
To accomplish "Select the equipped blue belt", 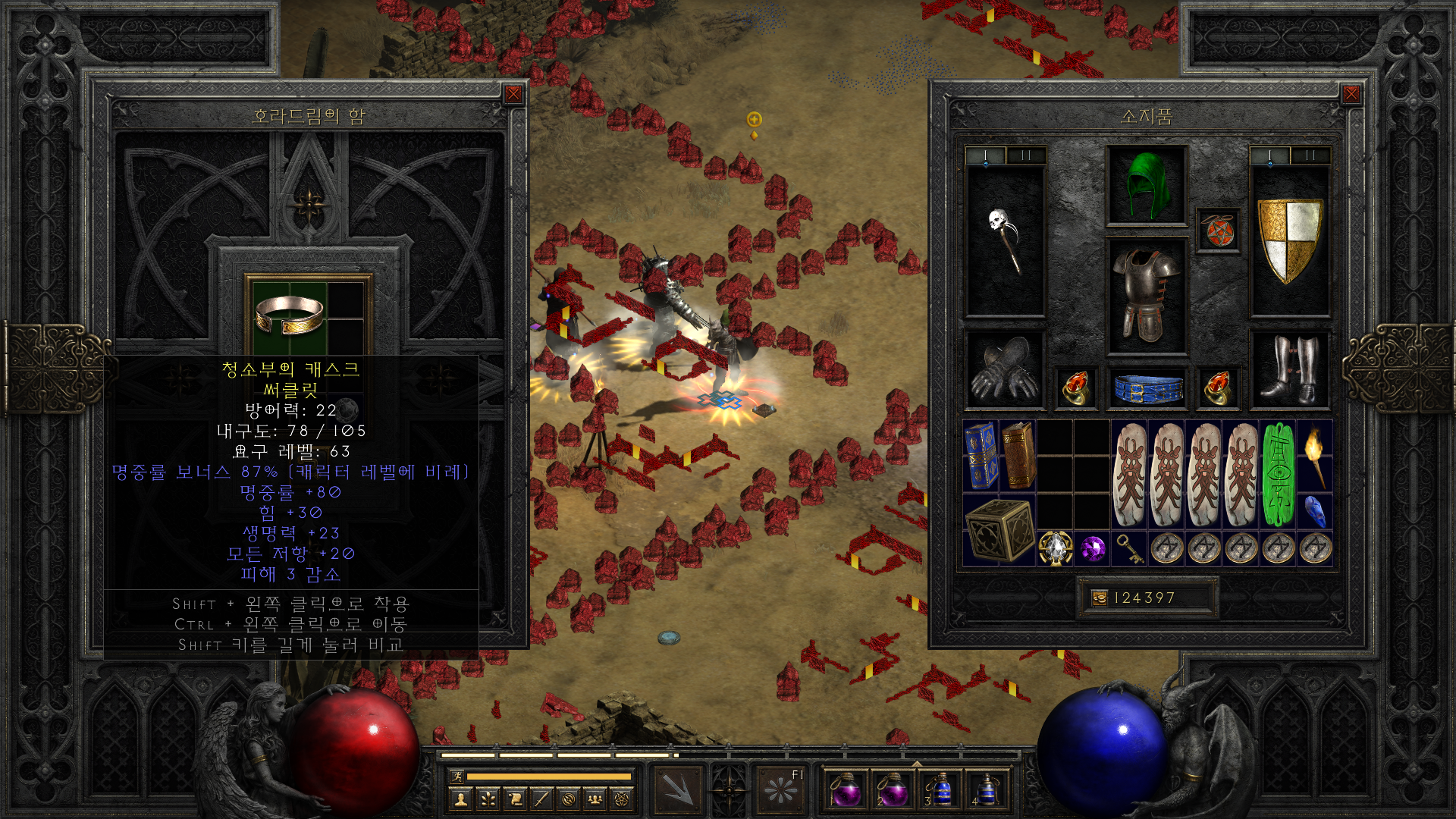I will [1146, 389].
